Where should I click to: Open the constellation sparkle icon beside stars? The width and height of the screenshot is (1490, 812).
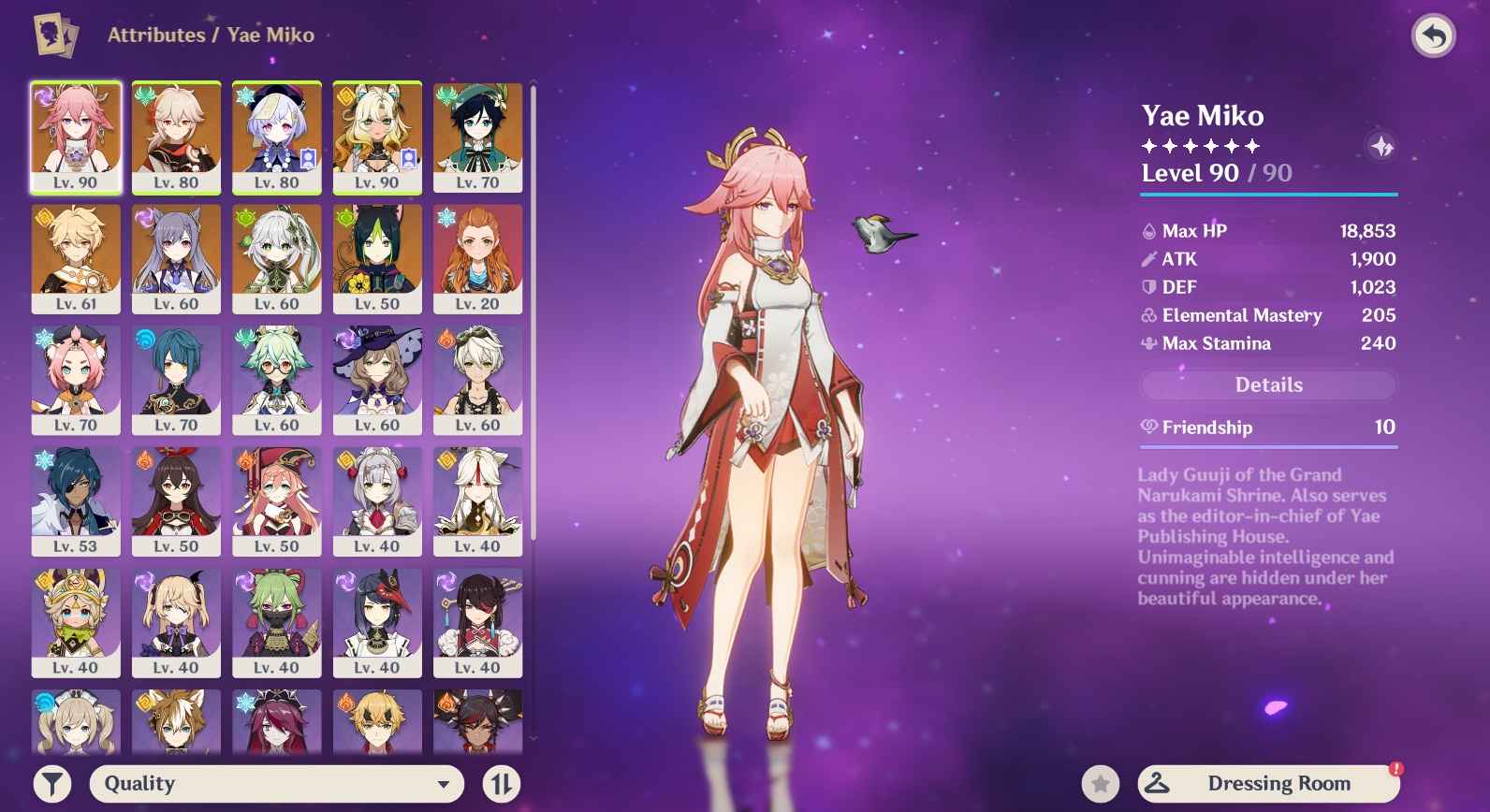point(1381,147)
